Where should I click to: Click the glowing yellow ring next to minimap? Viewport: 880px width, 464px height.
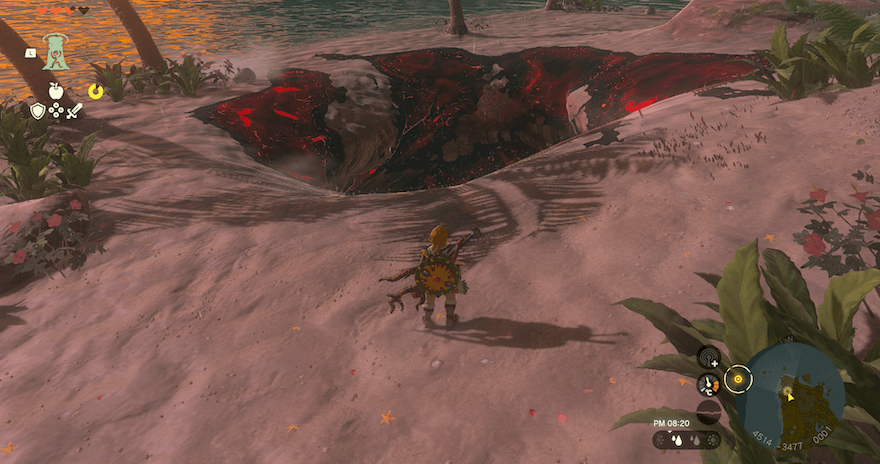click(738, 380)
